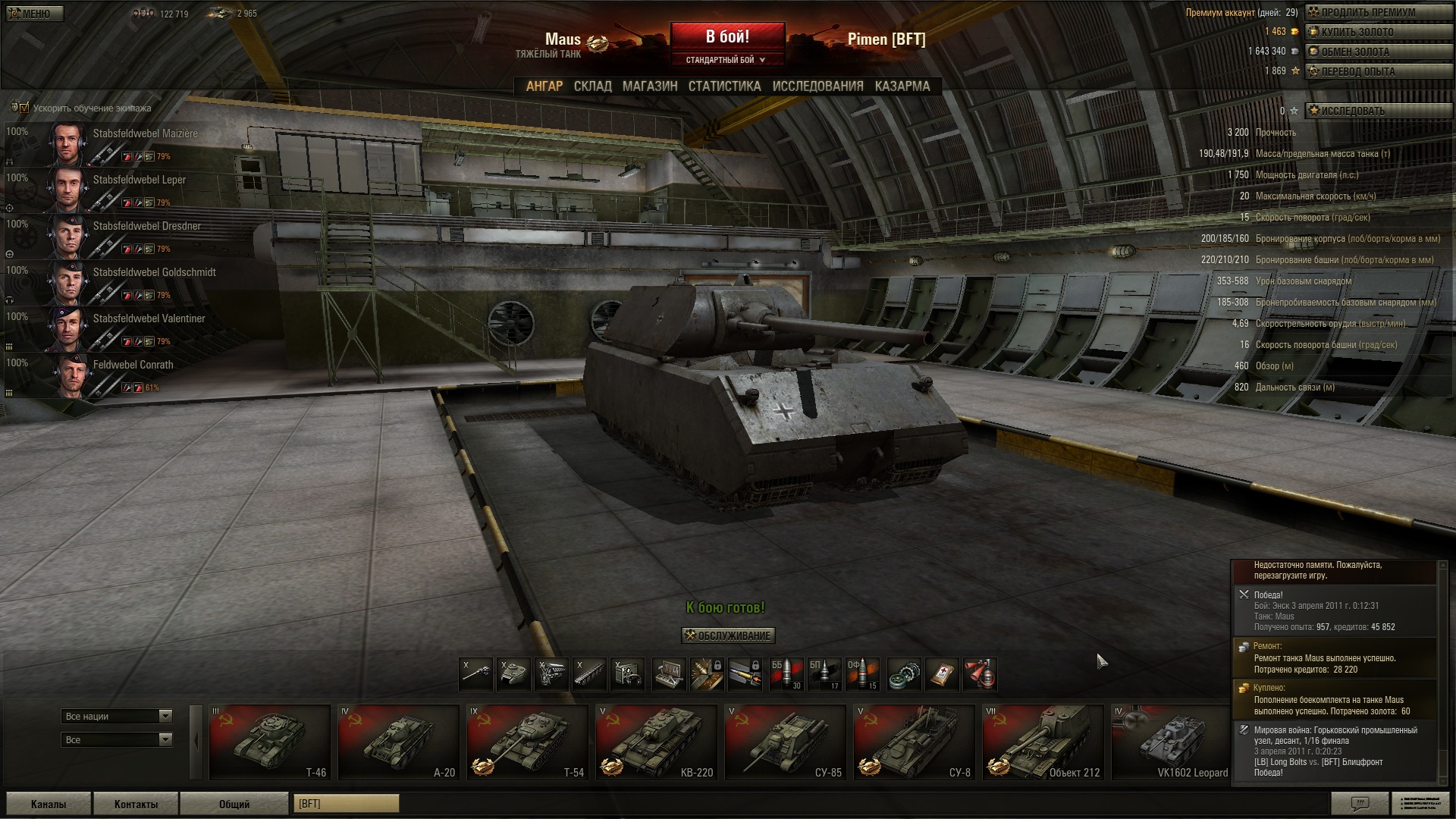Open the МЕНЮ button
This screenshot has width=1456, height=819.
pos(35,14)
